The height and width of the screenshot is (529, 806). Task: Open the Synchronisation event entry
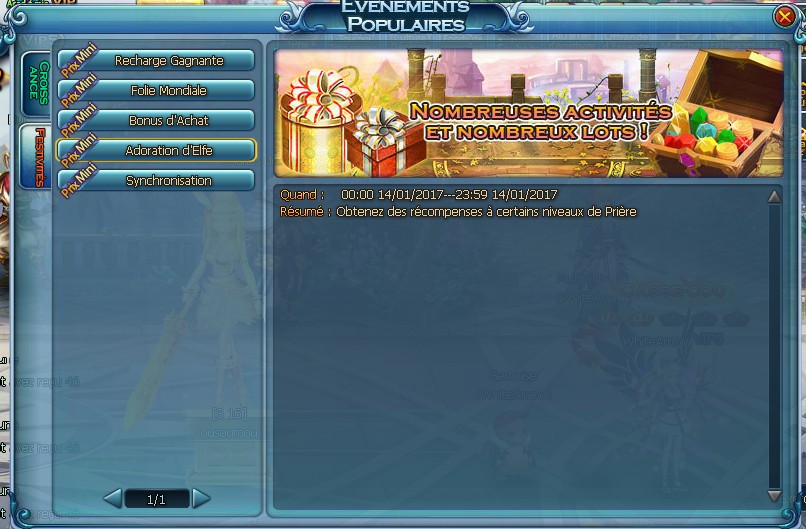pos(167,181)
